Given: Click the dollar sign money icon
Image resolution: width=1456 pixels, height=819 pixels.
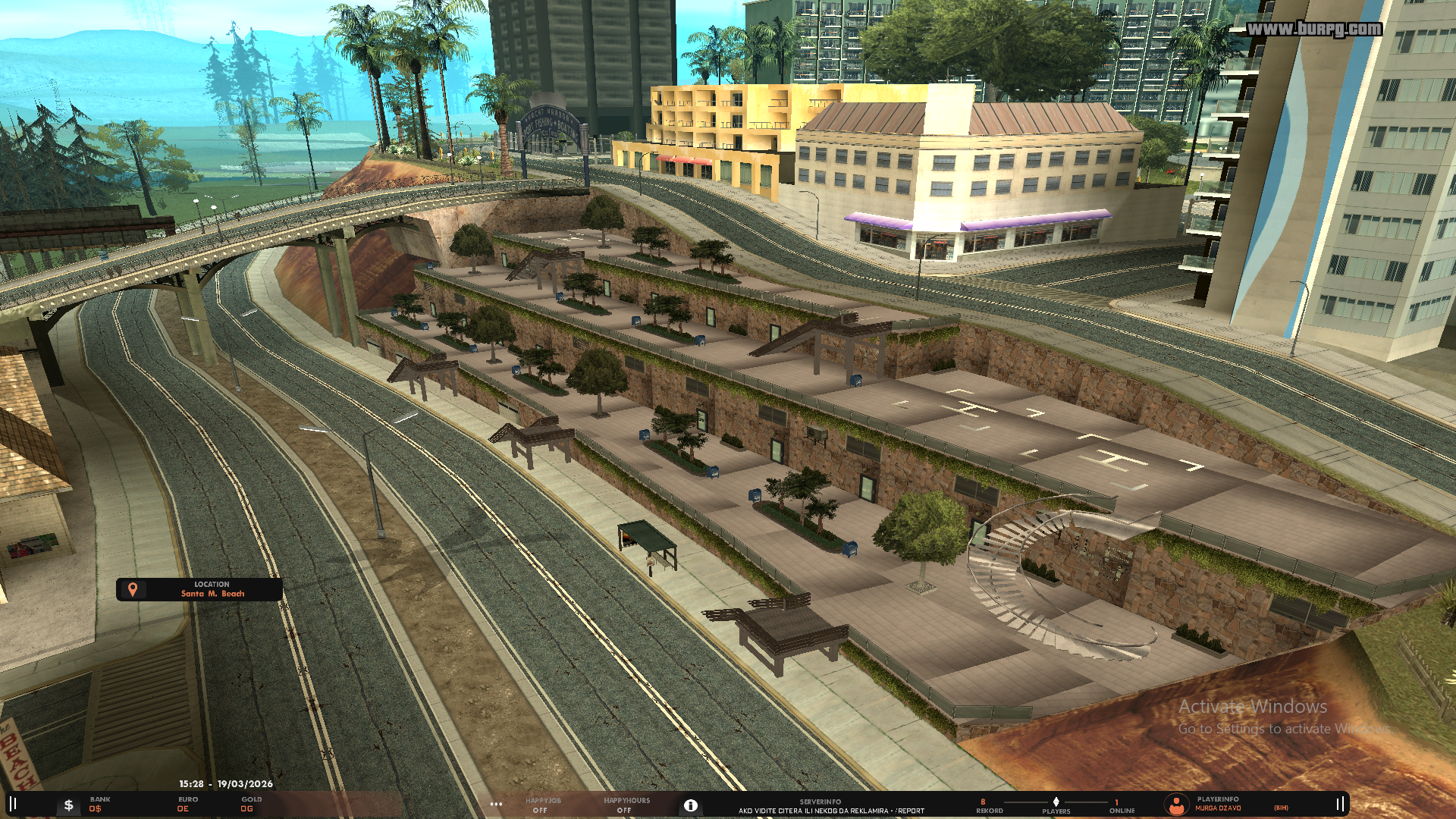Looking at the screenshot, I should coord(68,805).
